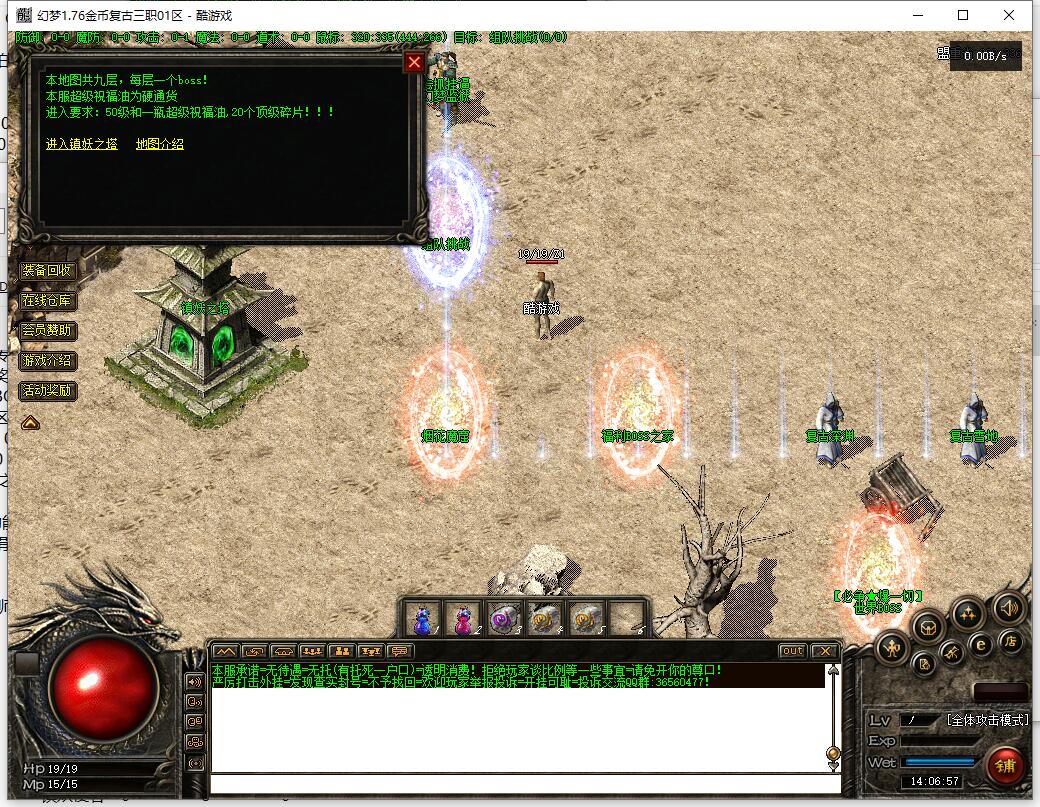Screen dimensions: 1040x807
Task: Use the red potion in hotbar slot 2
Action: (462, 619)
